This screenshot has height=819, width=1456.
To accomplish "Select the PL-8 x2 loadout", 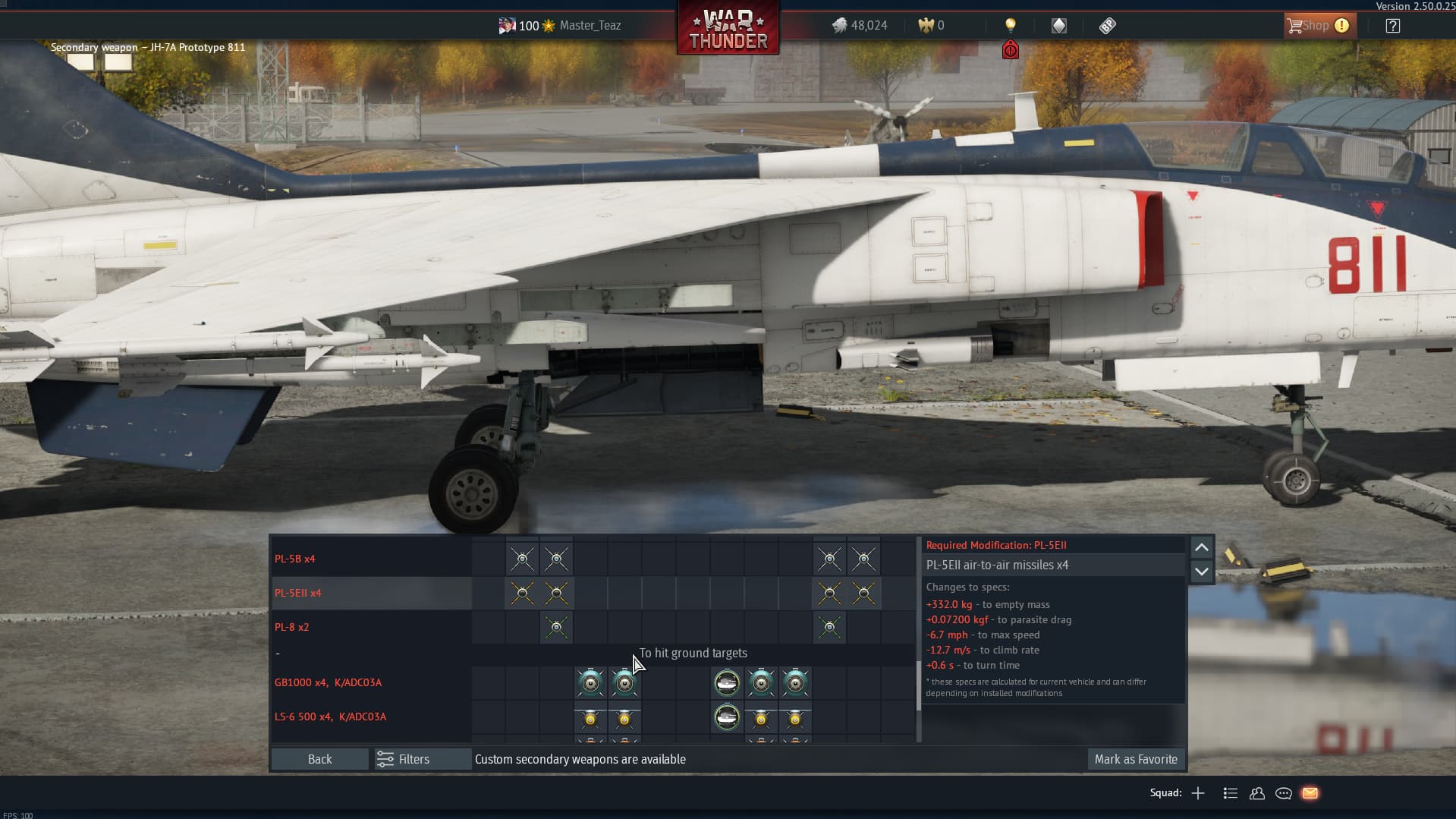I will pos(291,627).
